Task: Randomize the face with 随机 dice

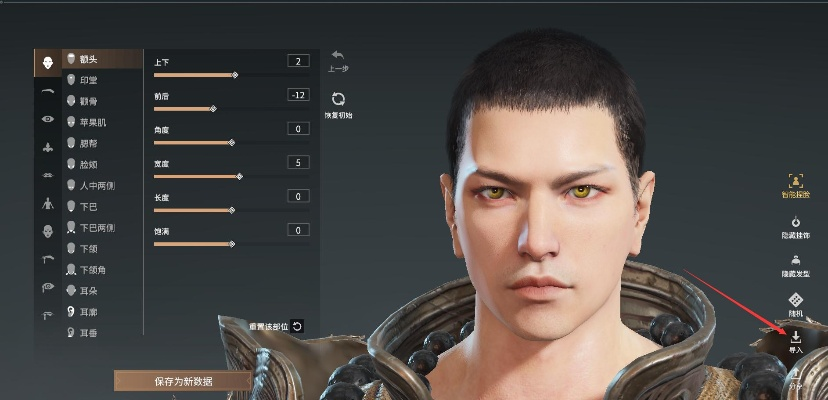Action: coord(796,303)
